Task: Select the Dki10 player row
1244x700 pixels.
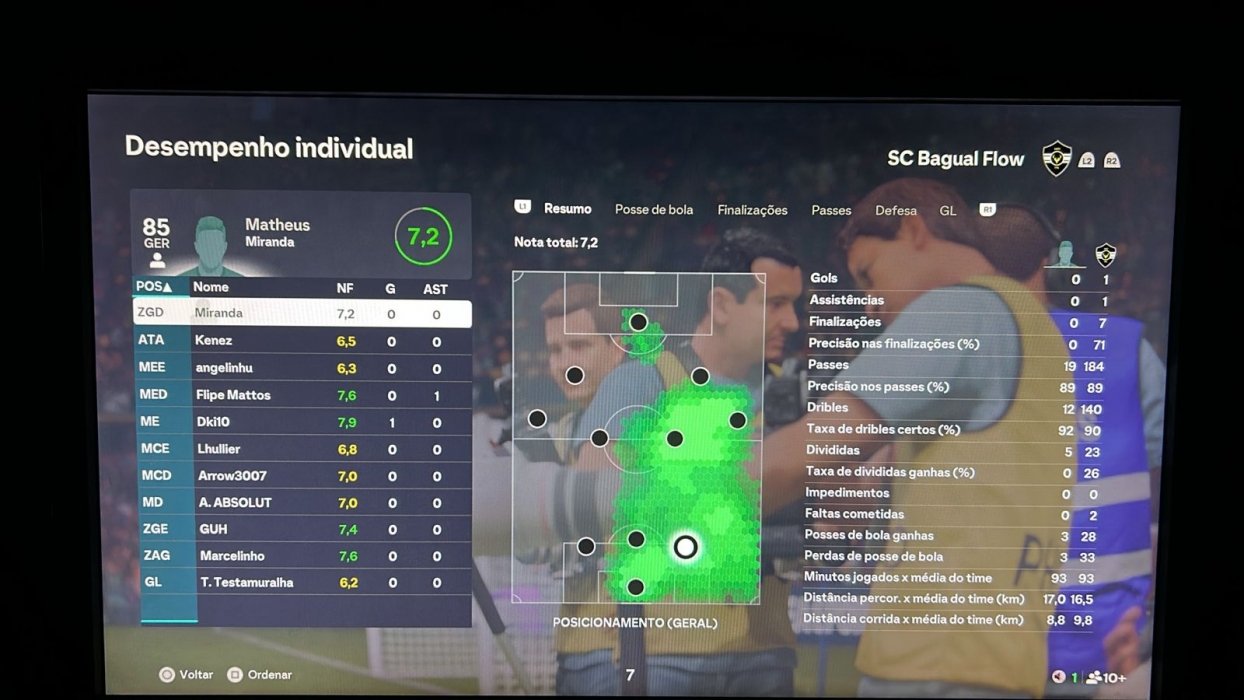Action: [301, 422]
